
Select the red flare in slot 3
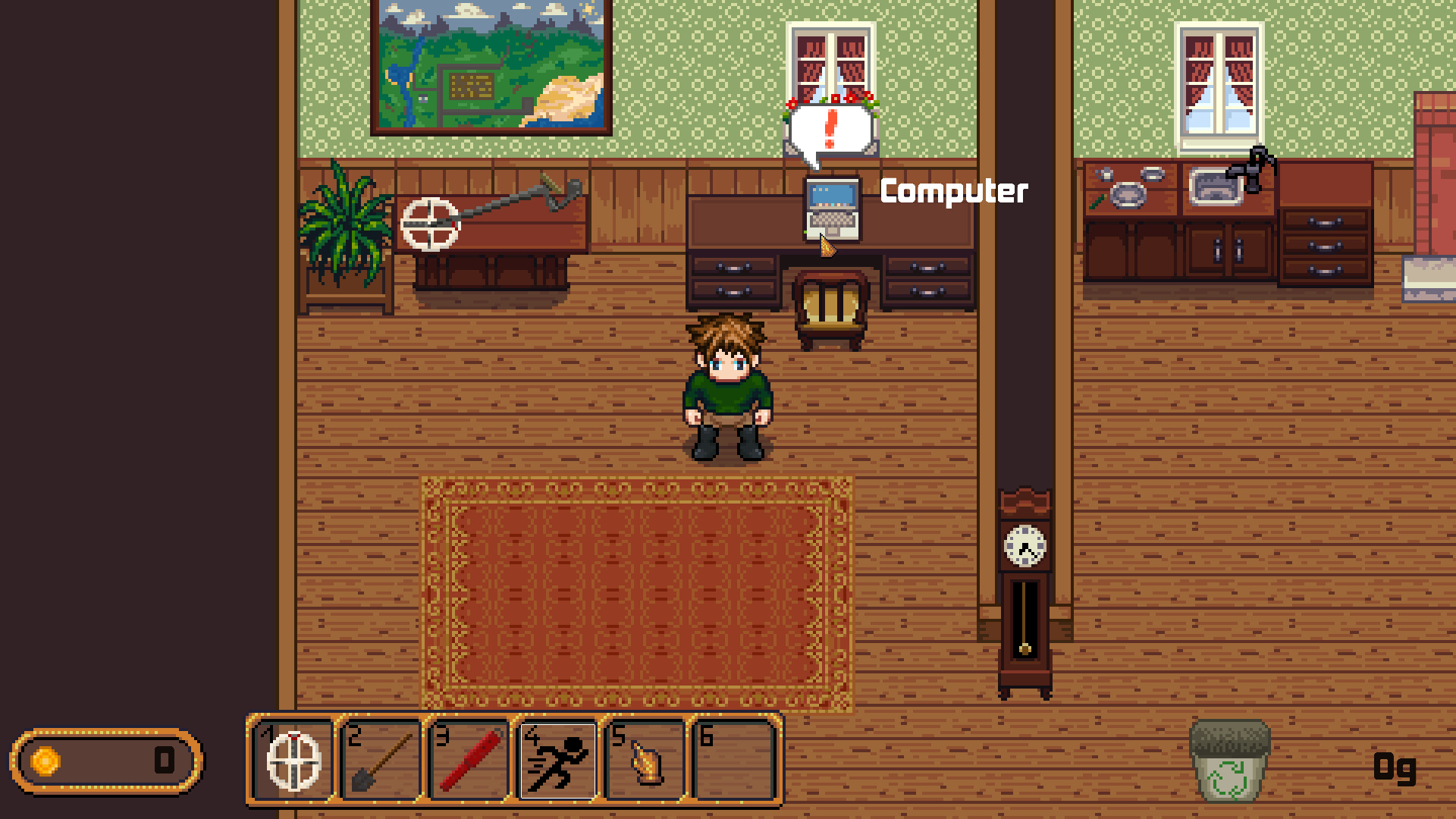[468, 761]
